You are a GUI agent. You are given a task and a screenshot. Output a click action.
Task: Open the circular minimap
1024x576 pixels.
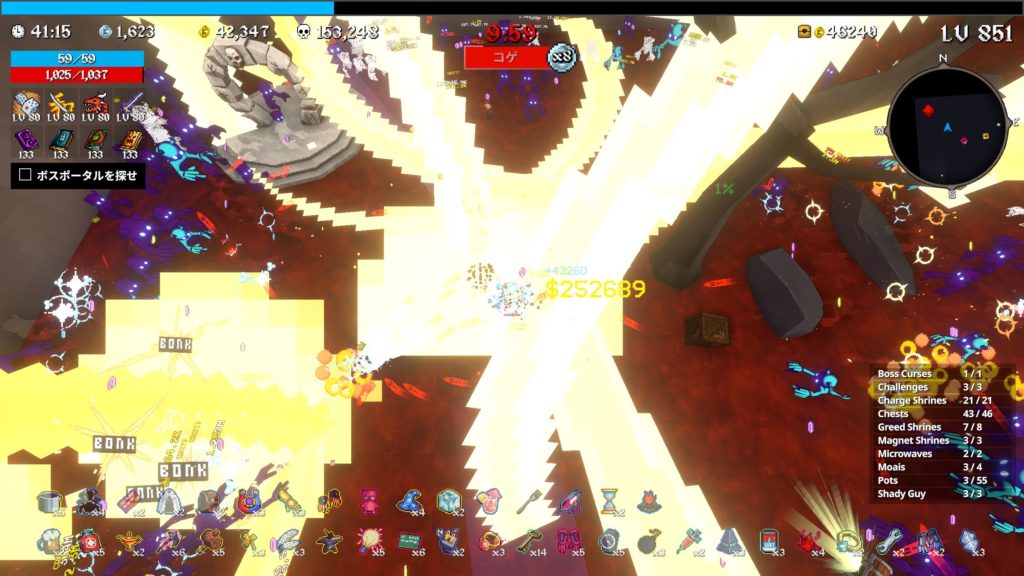point(946,127)
